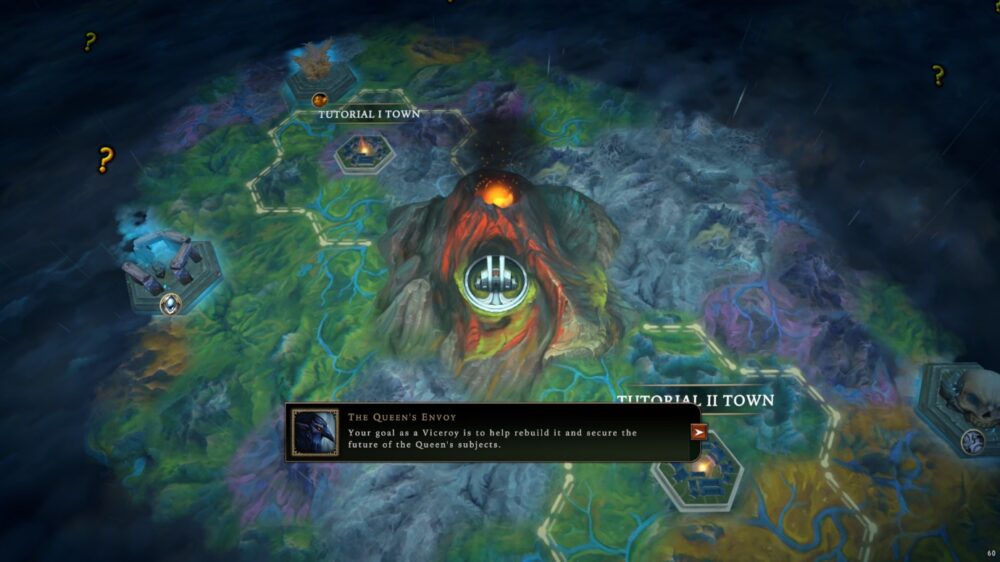1000x562 pixels.
Task: Click the orange orb marker above Tutorial I Town
Action: coord(320,99)
